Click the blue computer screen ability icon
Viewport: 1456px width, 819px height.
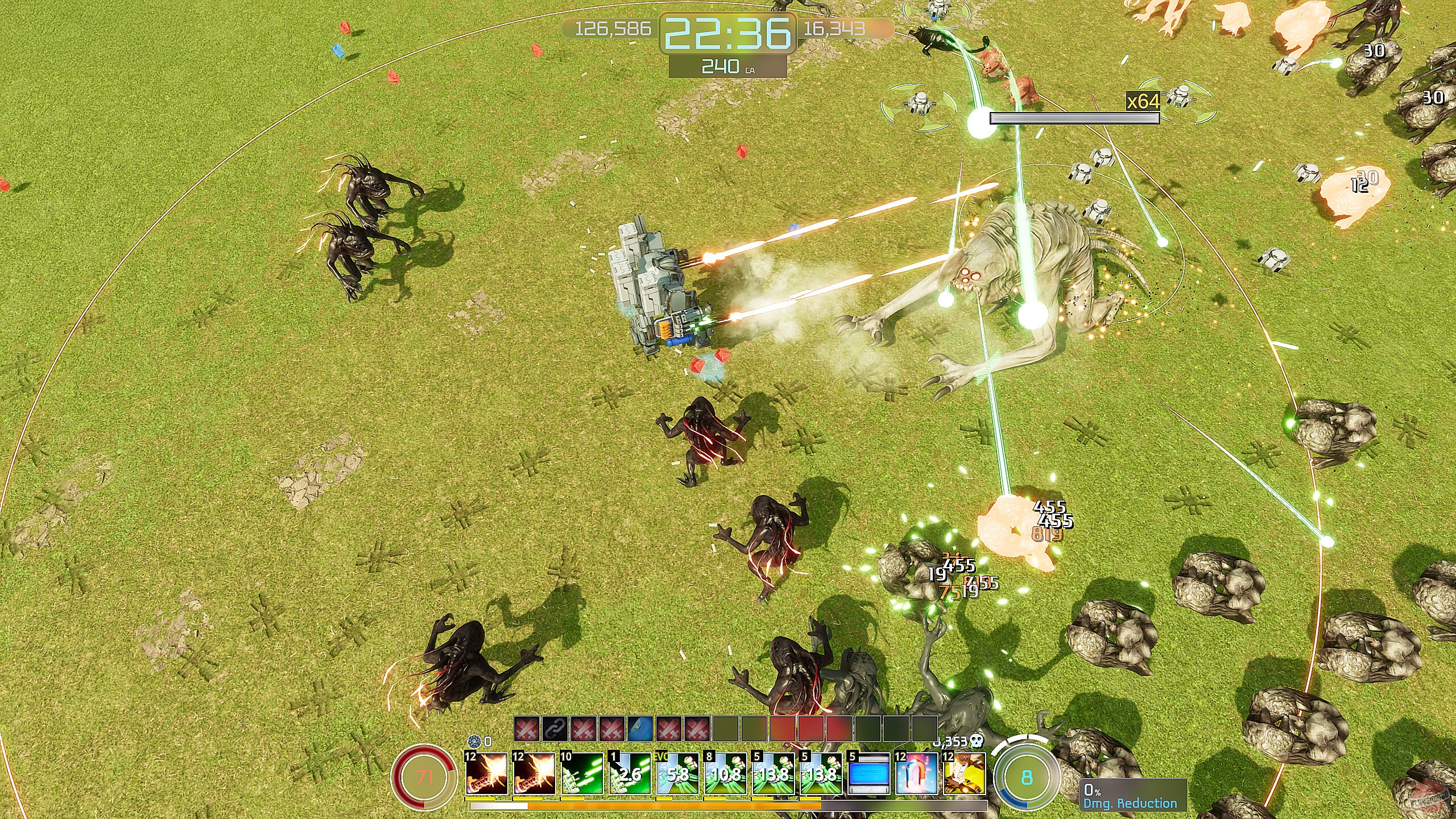pos(868,773)
